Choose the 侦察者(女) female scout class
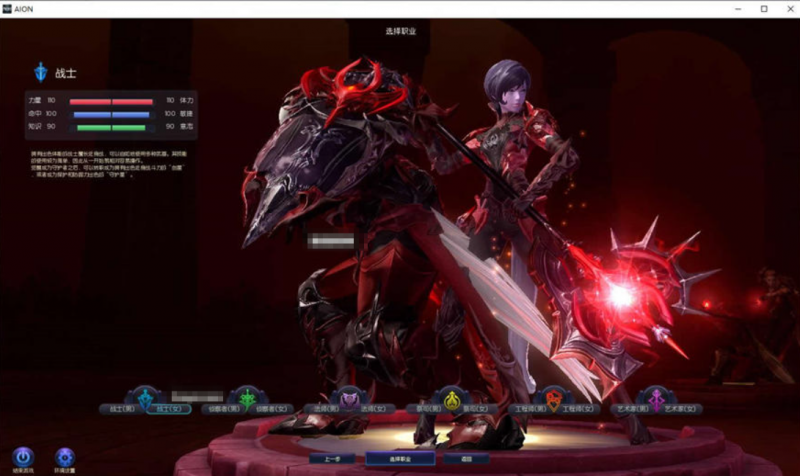This screenshot has height=476, width=800. [265, 409]
